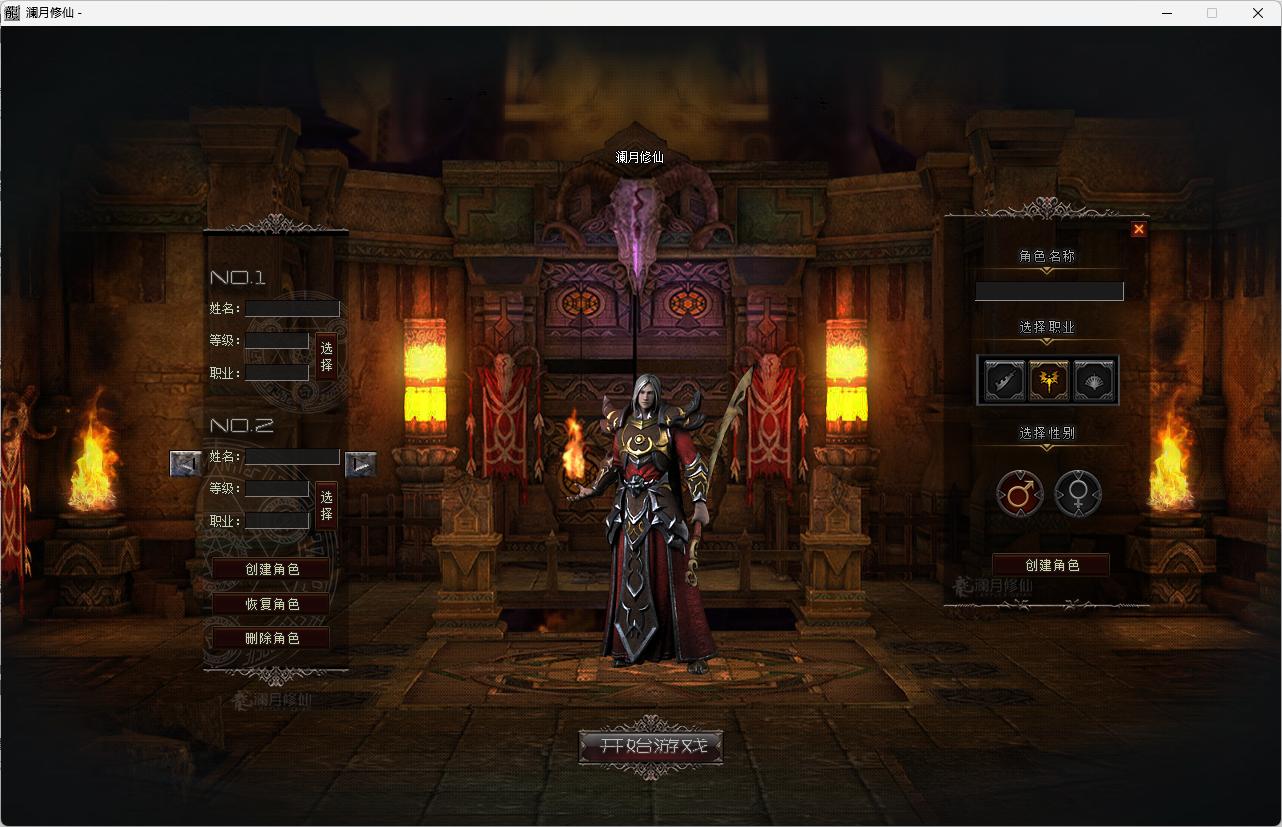Show the previous character with the left arrow

[186, 463]
